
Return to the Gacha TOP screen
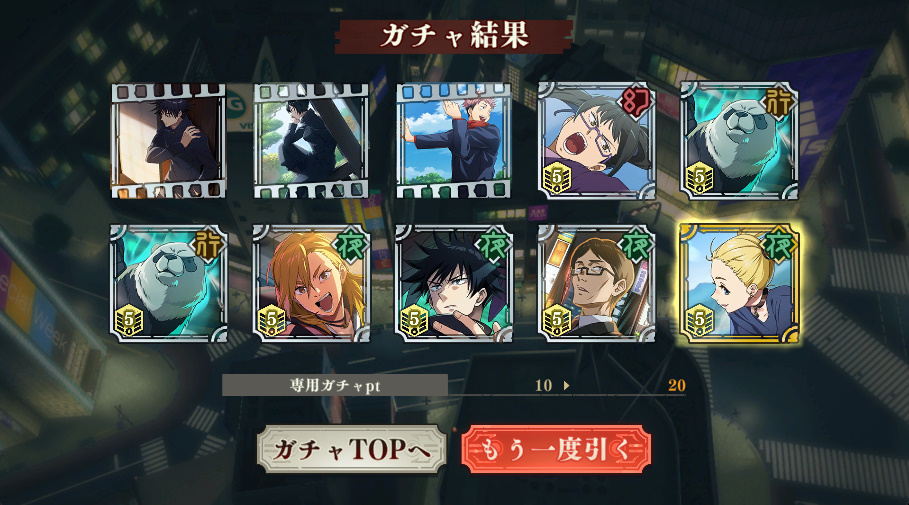tap(351, 450)
